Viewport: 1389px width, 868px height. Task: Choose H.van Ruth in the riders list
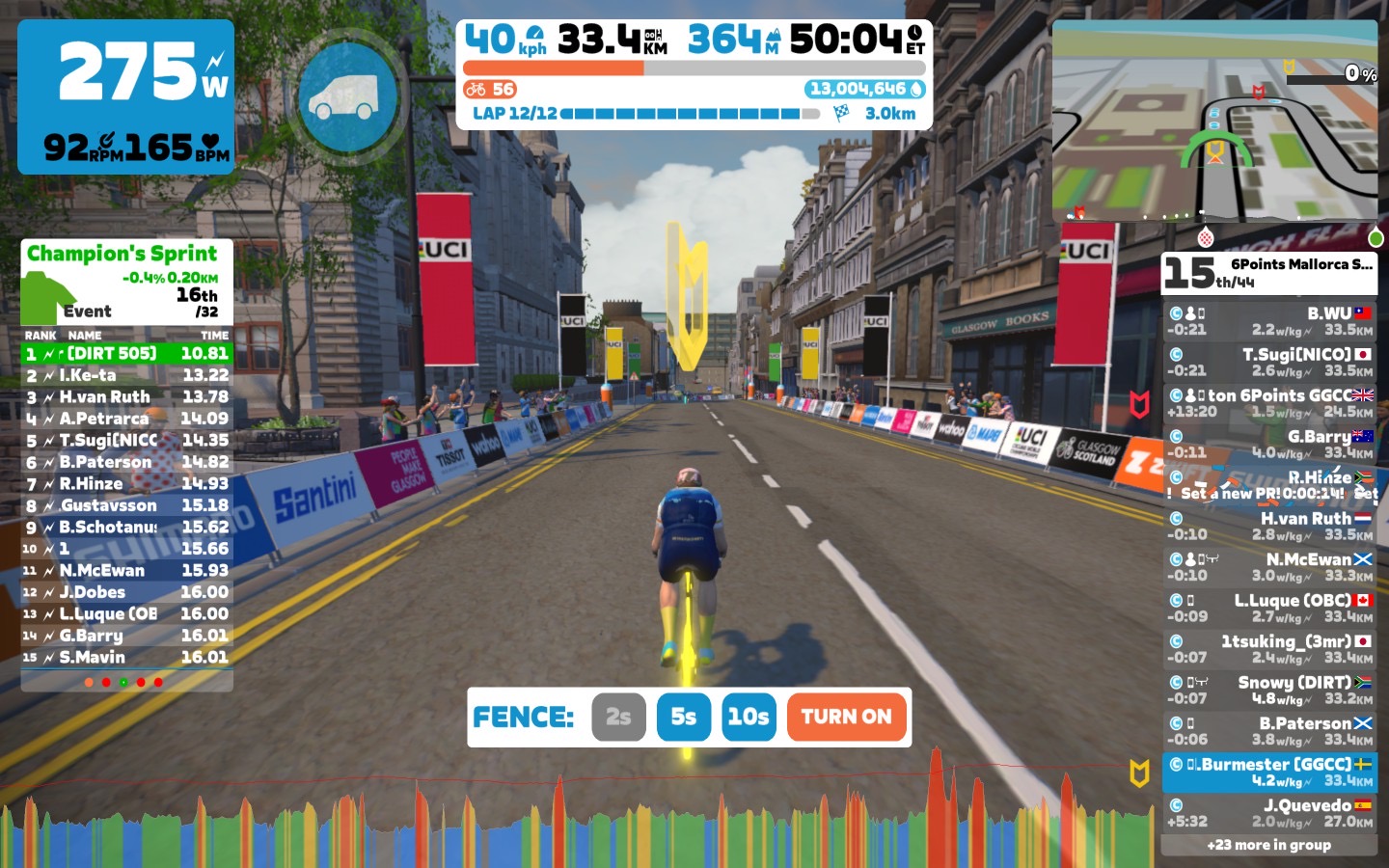[x=1269, y=526]
